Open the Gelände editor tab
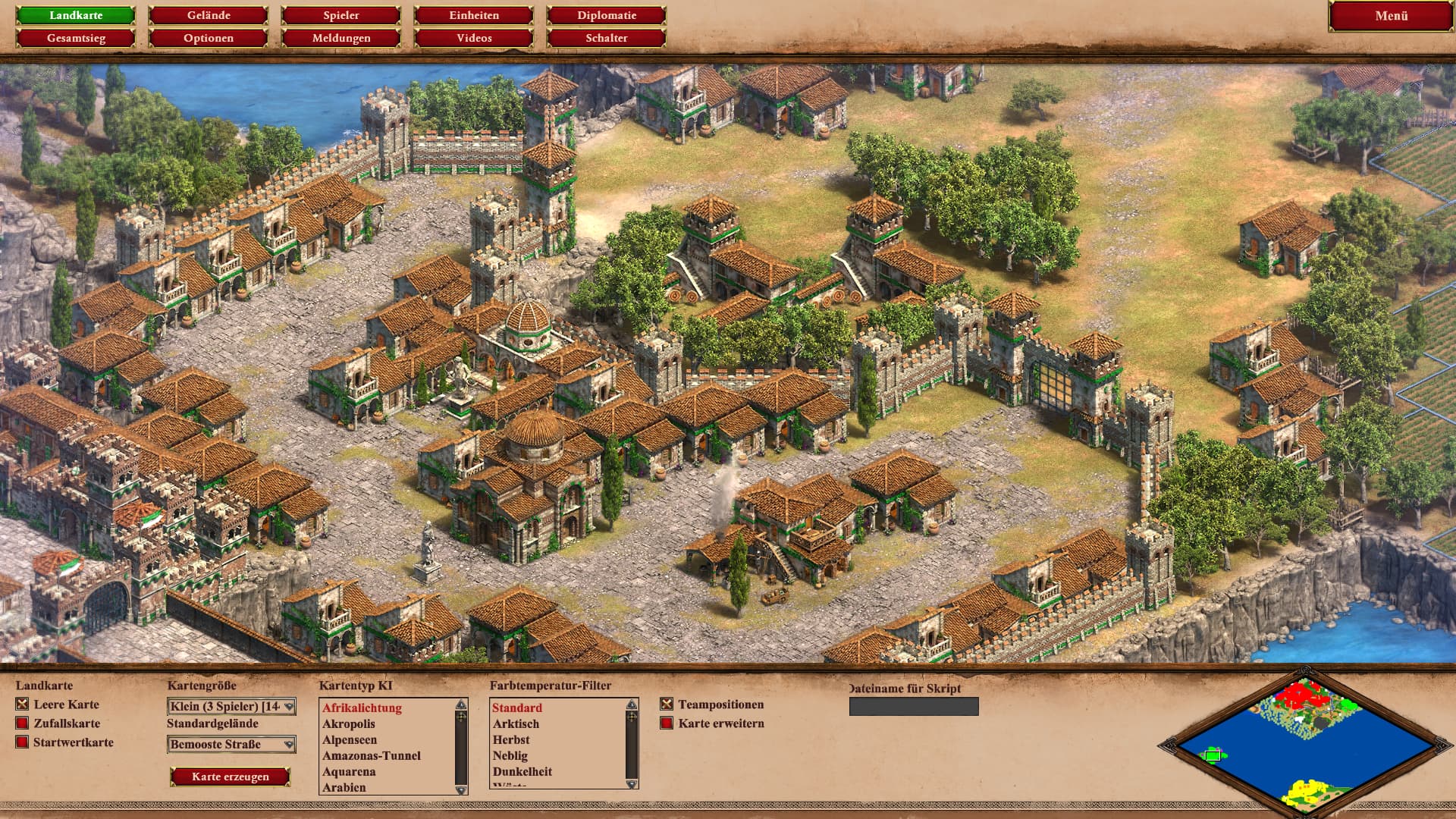Screen dimensions: 1456x819 pos(209,15)
